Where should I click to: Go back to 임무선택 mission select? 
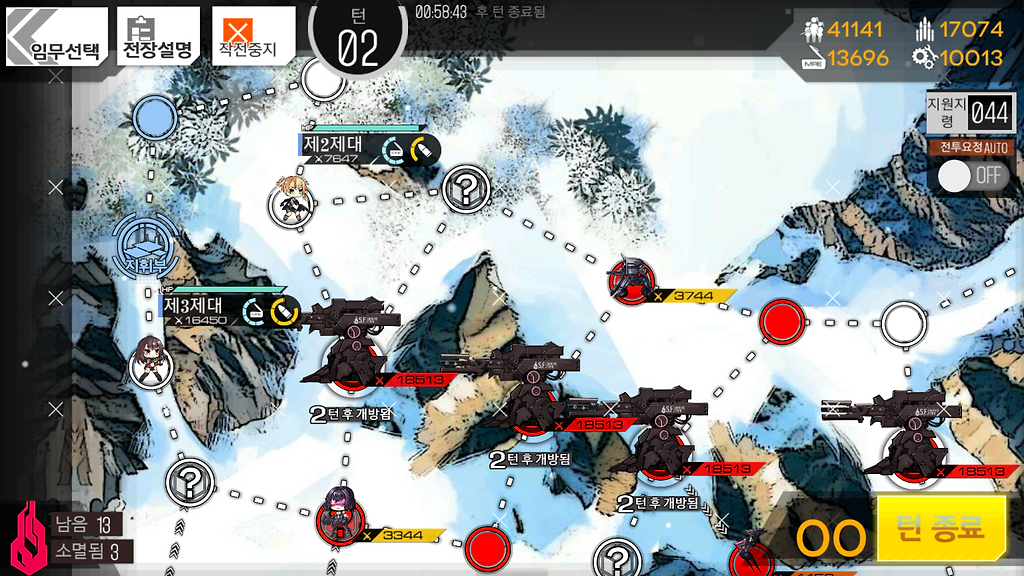(x=56, y=37)
